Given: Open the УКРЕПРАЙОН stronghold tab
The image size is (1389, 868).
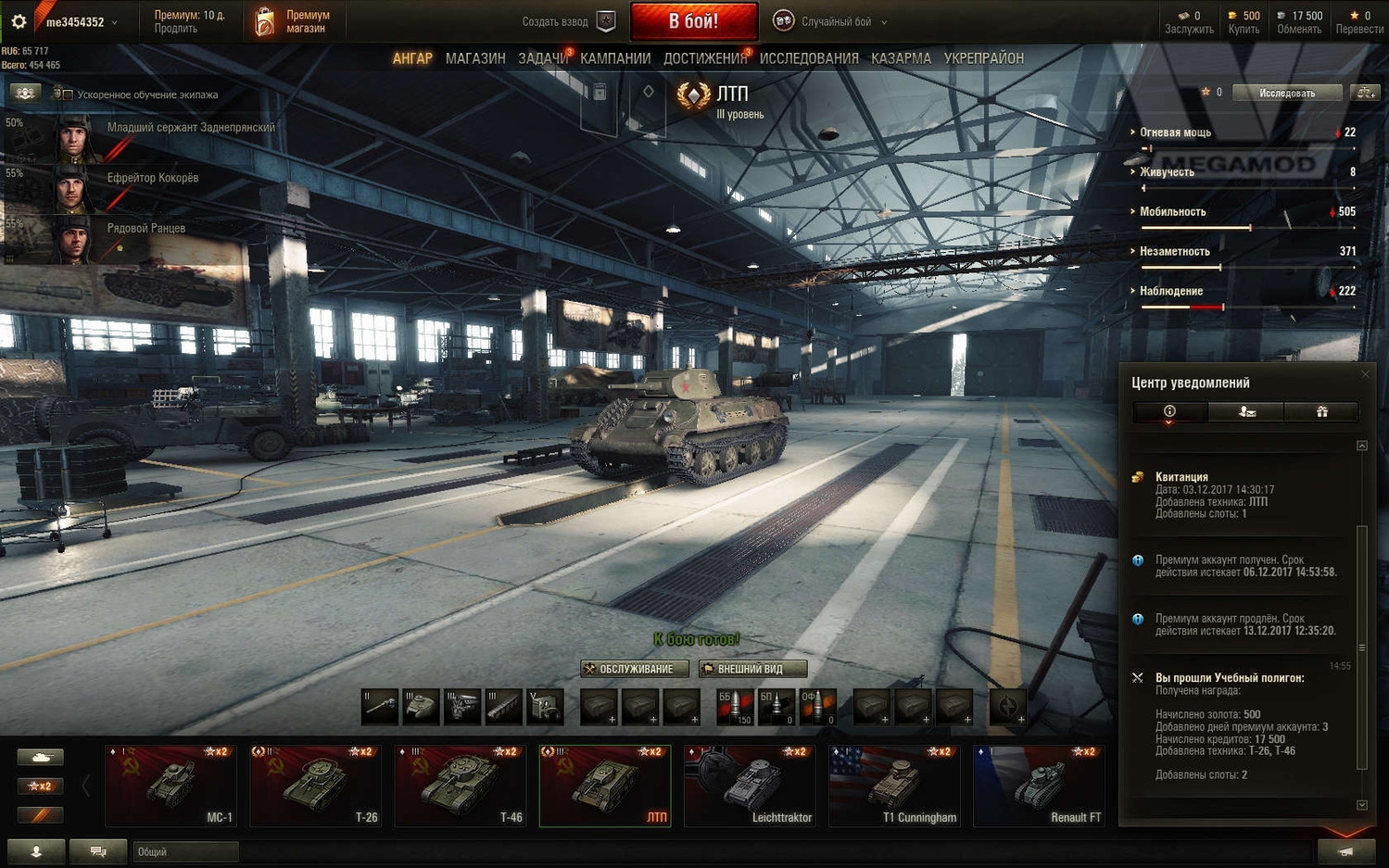Looking at the screenshot, I should (x=983, y=58).
